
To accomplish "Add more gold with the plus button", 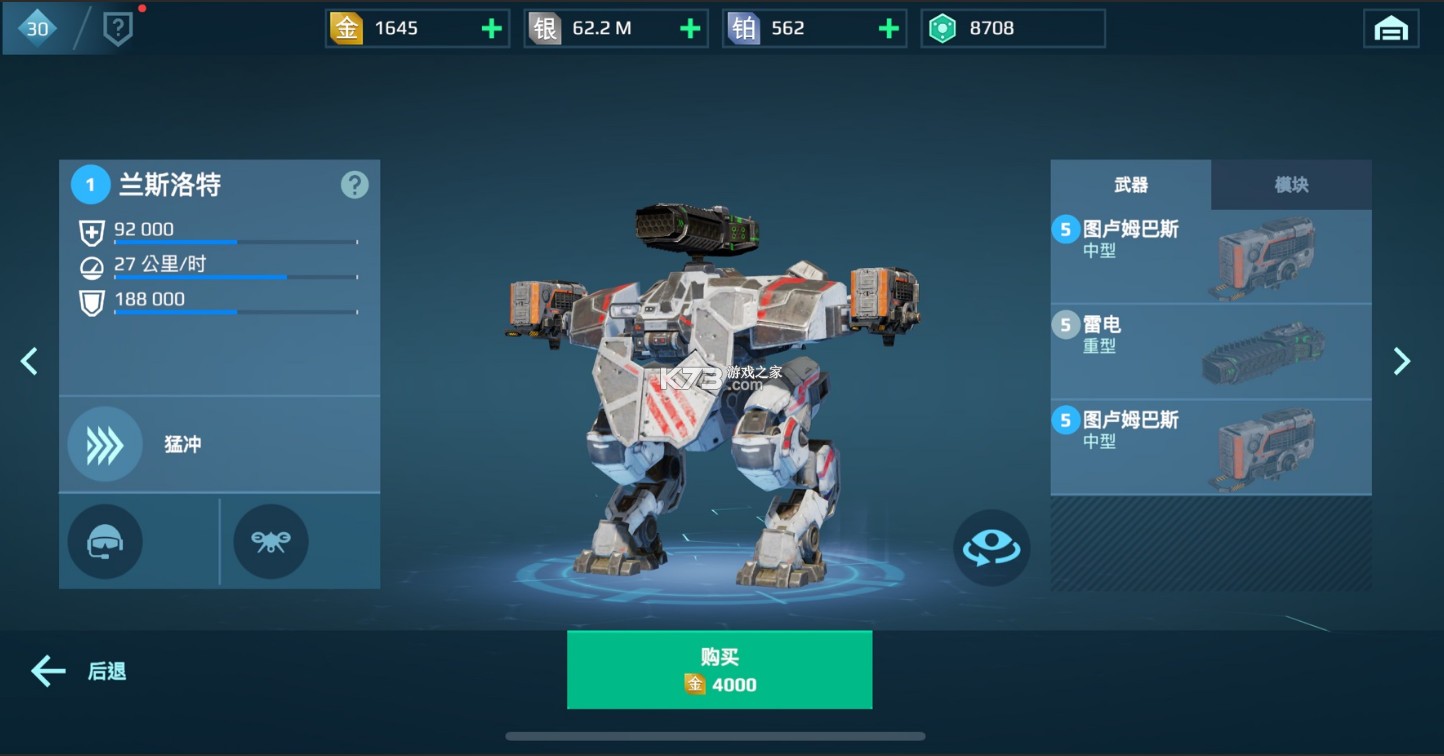I will click(492, 29).
